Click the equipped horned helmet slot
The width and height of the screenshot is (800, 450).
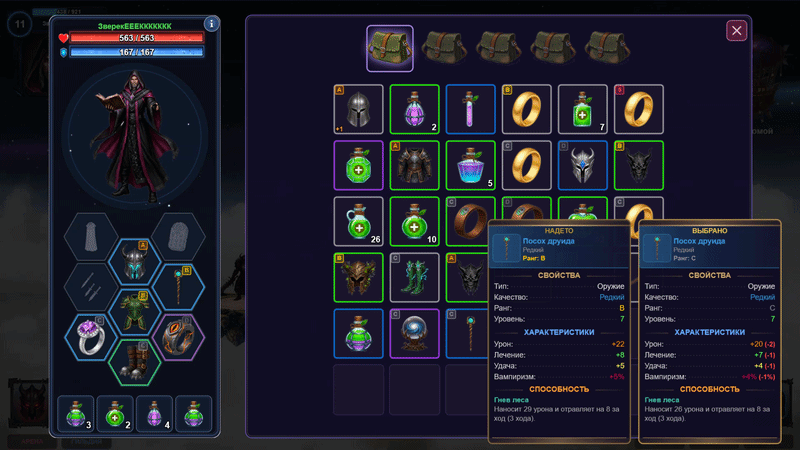[x=135, y=263]
